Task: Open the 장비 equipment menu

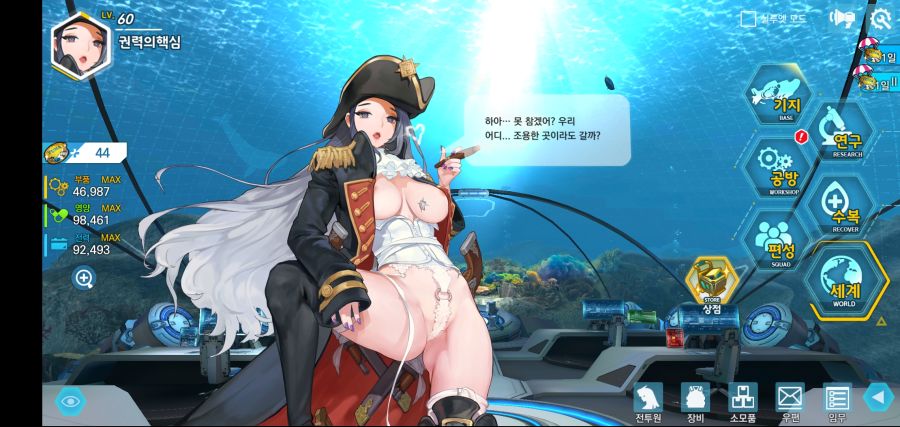Action: pos(695,402)
